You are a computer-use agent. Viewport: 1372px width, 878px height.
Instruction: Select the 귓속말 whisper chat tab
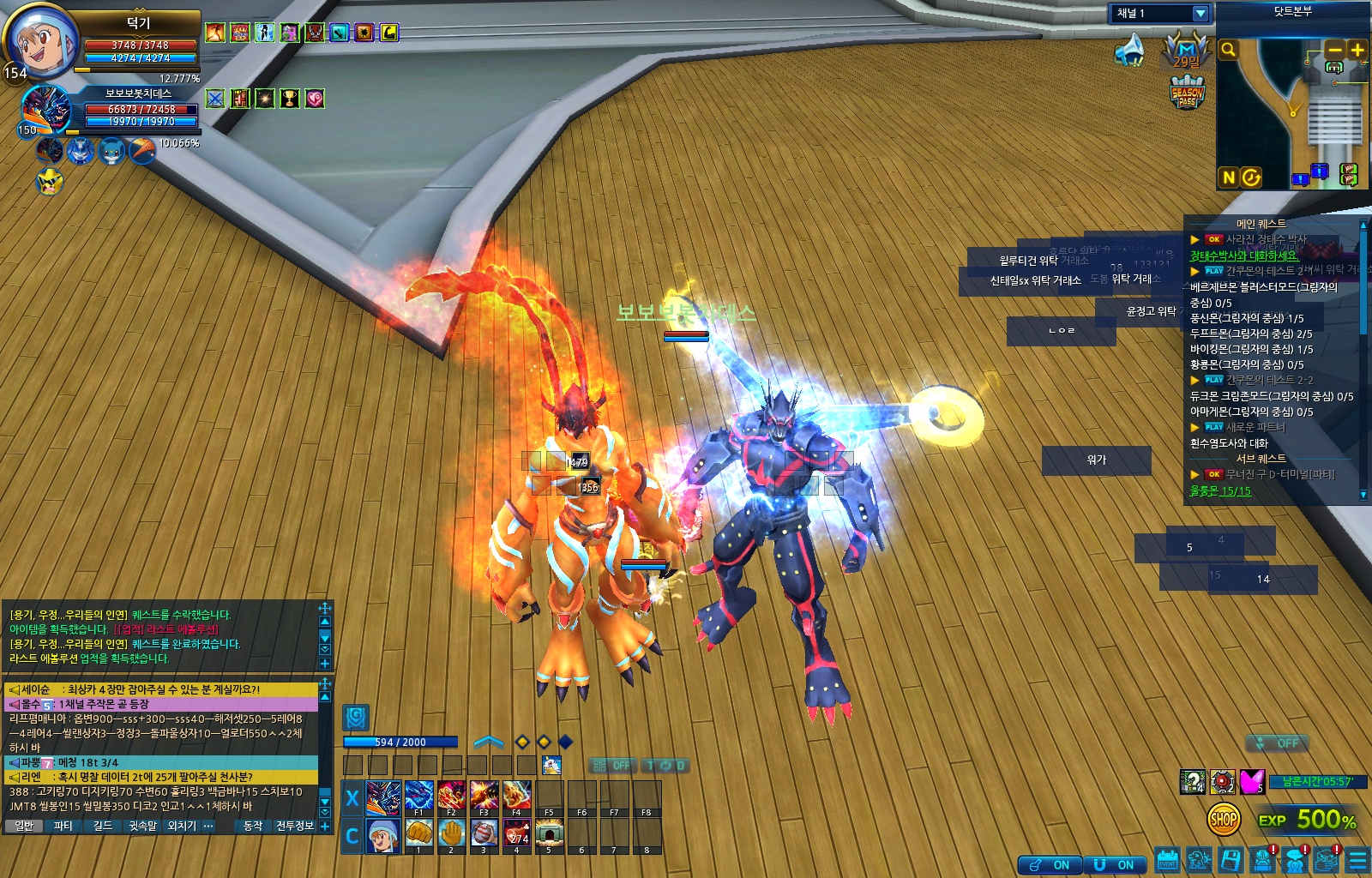pos(142,826)
